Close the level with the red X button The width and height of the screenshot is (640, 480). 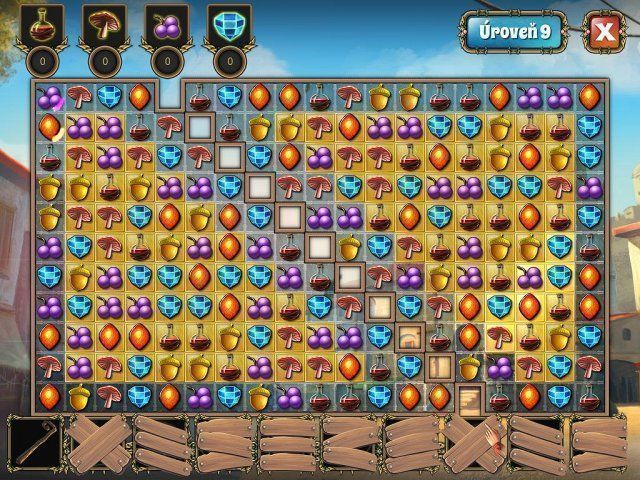click(x=603, y=32)
